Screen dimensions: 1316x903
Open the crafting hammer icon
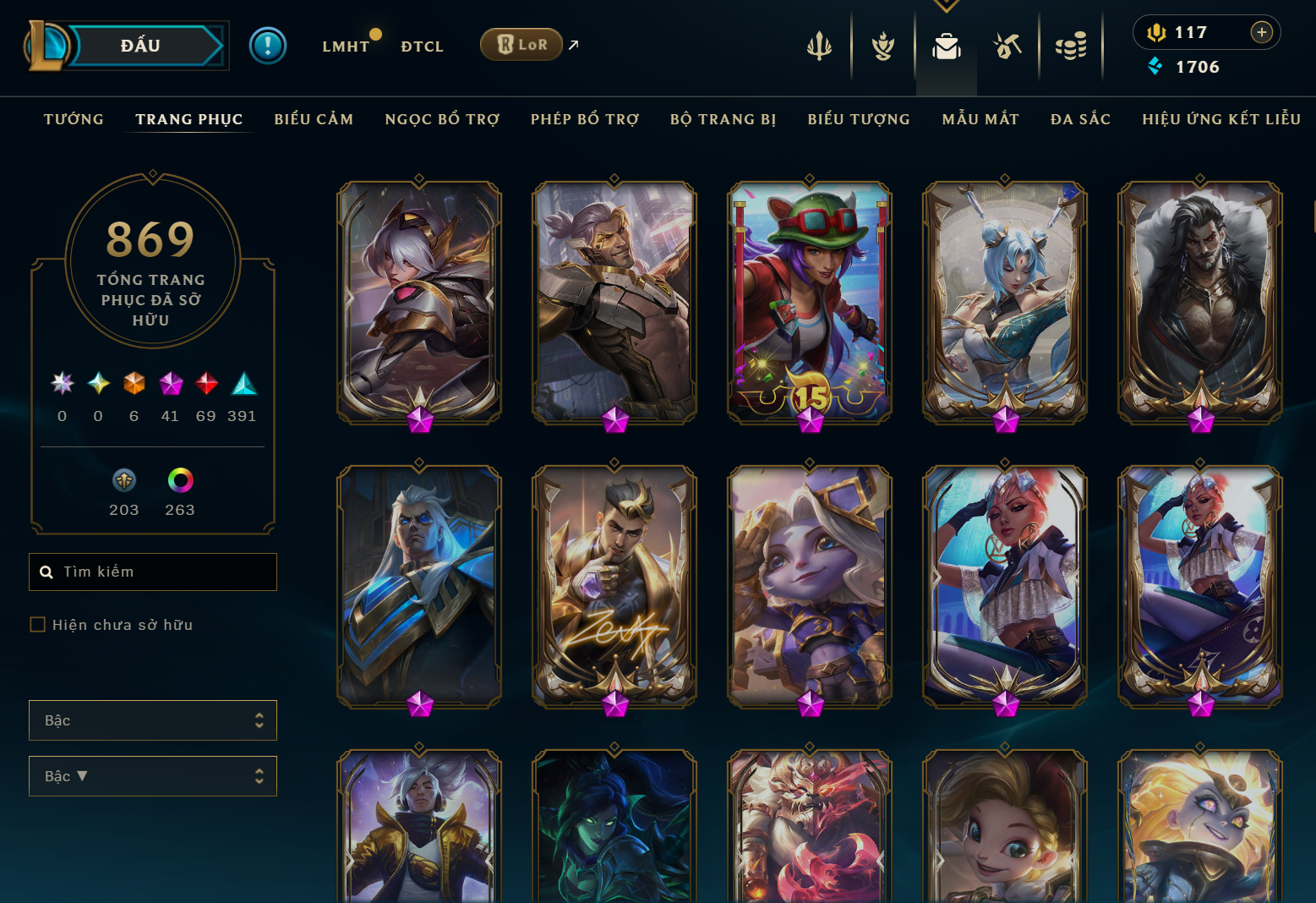(x=1007, y=47)
